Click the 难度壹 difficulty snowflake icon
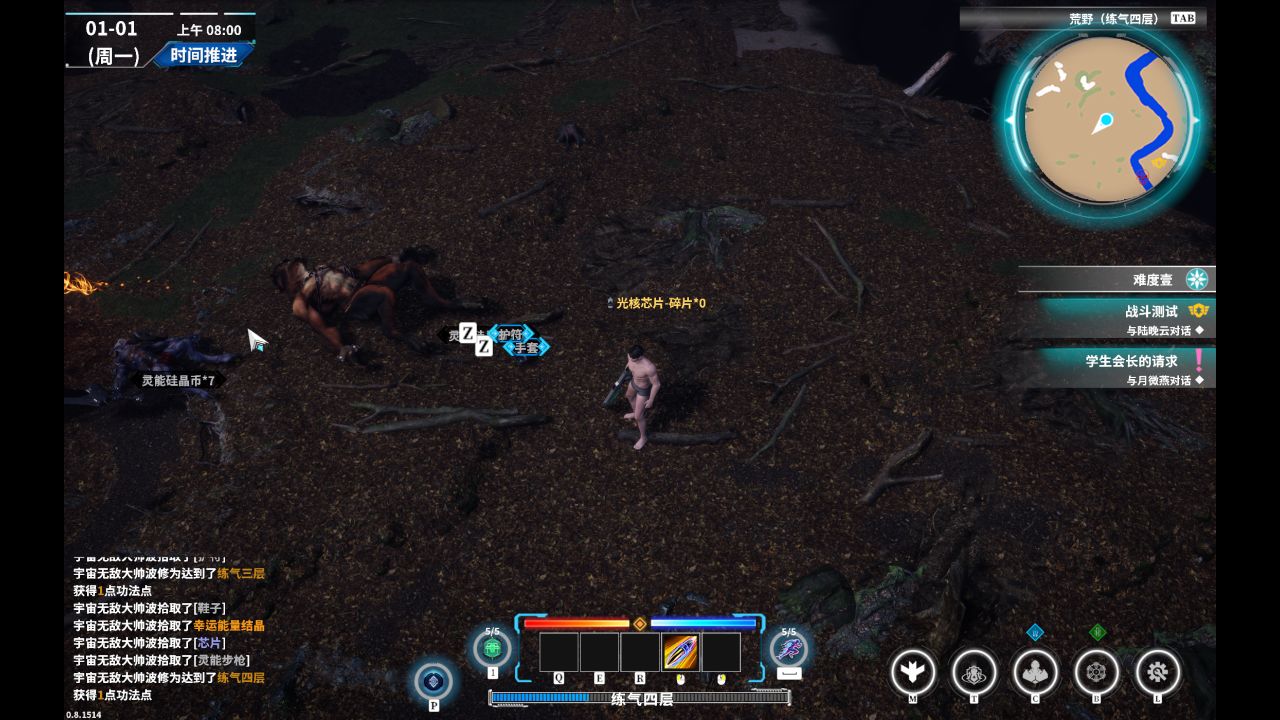Viewport: 1280px width, 720px height. pyautogui.click(x=1196, y=279)
